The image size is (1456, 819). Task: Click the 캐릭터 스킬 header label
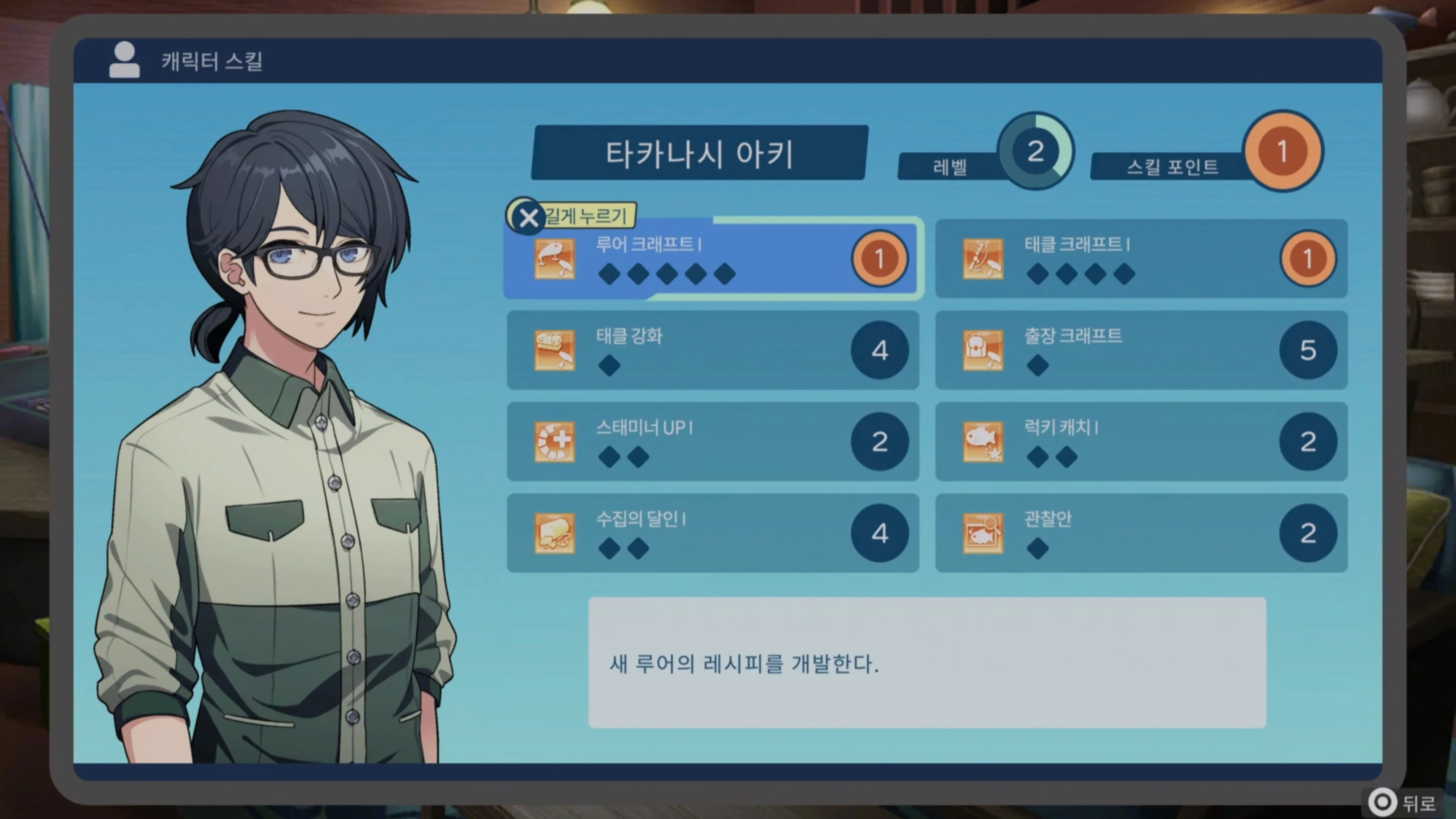point(212,61)
